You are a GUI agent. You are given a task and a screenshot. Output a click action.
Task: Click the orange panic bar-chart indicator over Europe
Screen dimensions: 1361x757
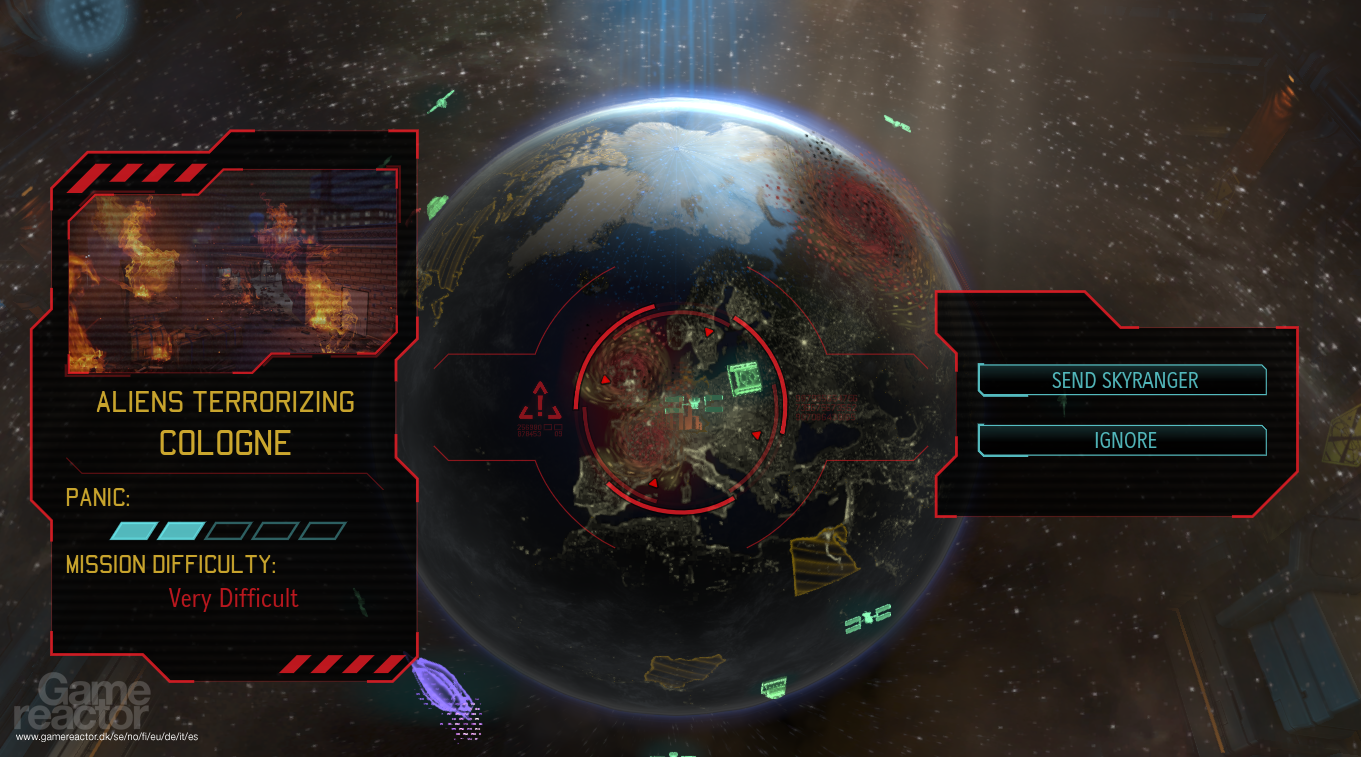coord(688,421)
